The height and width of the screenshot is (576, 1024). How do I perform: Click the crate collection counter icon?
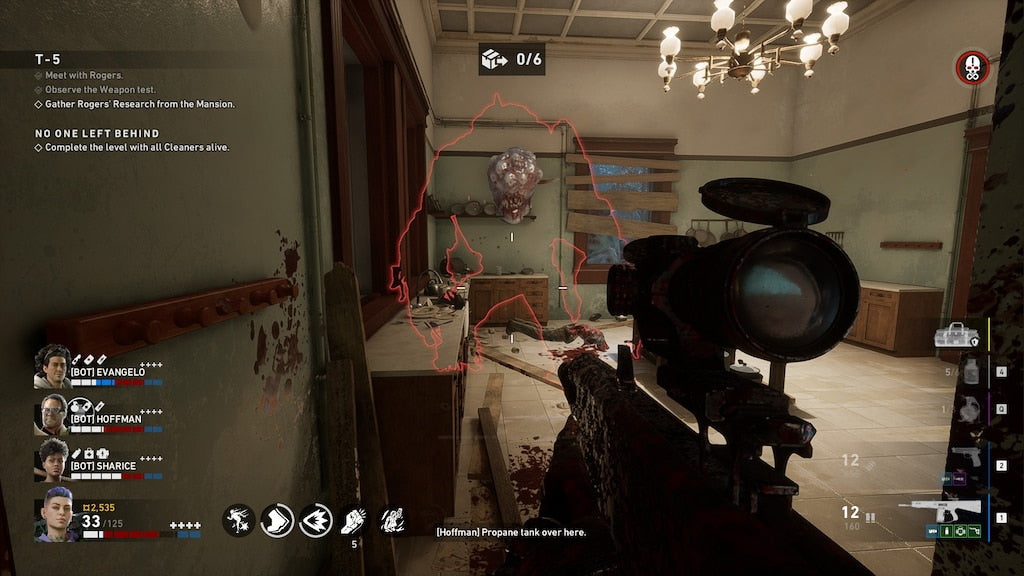click(495, 60)
